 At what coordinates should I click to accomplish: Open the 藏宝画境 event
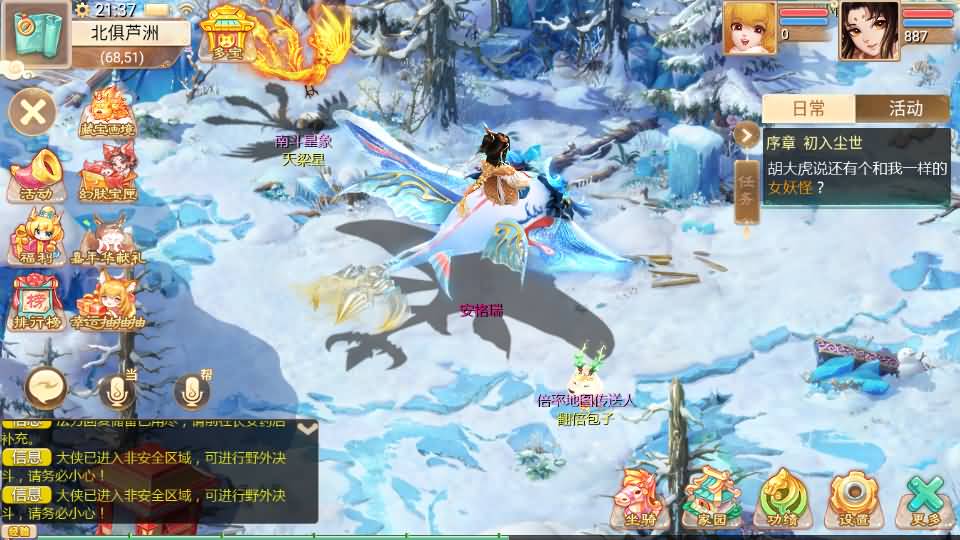[107, 112]
